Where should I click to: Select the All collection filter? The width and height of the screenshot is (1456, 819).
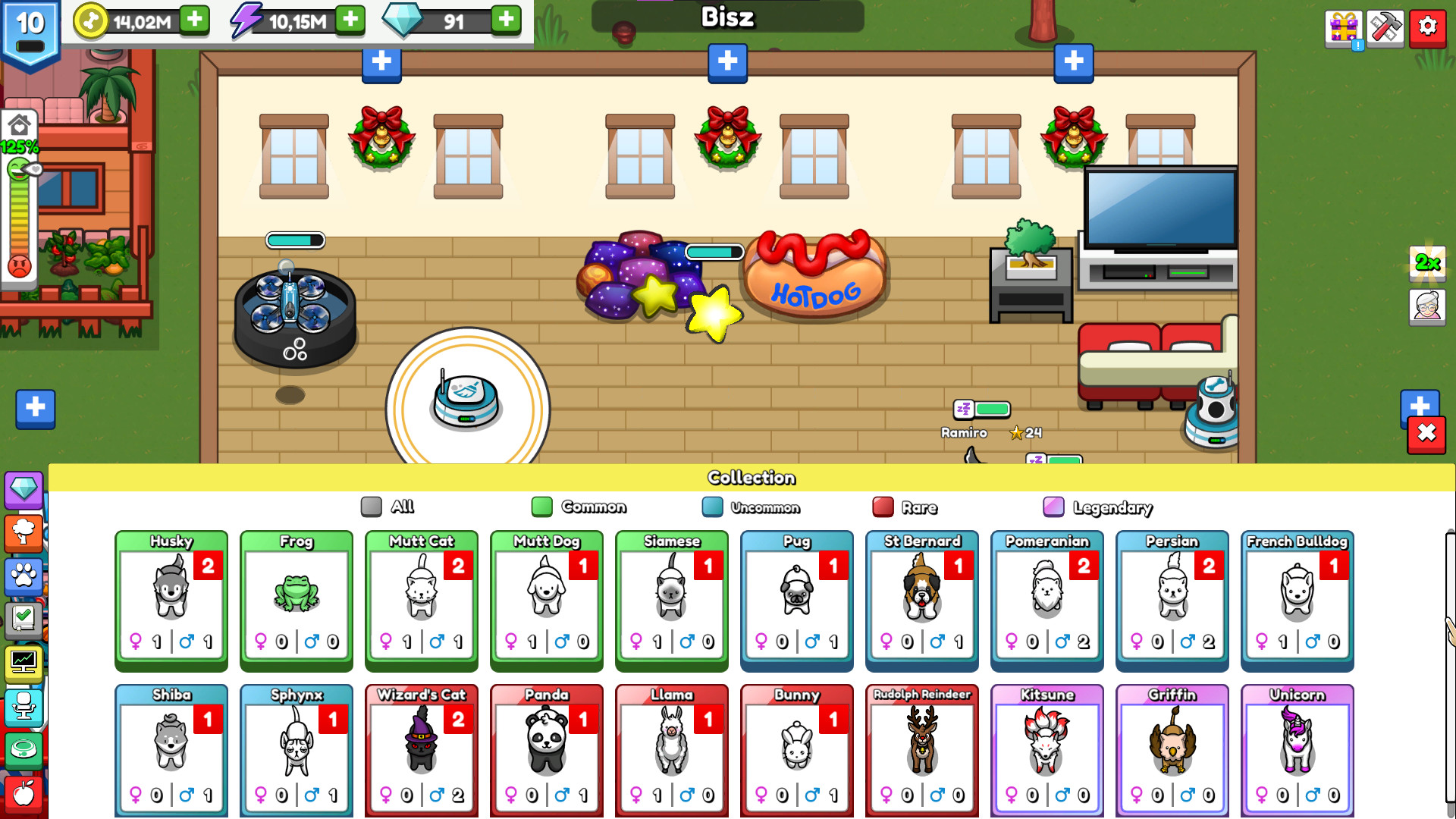[x=372, y=507]
